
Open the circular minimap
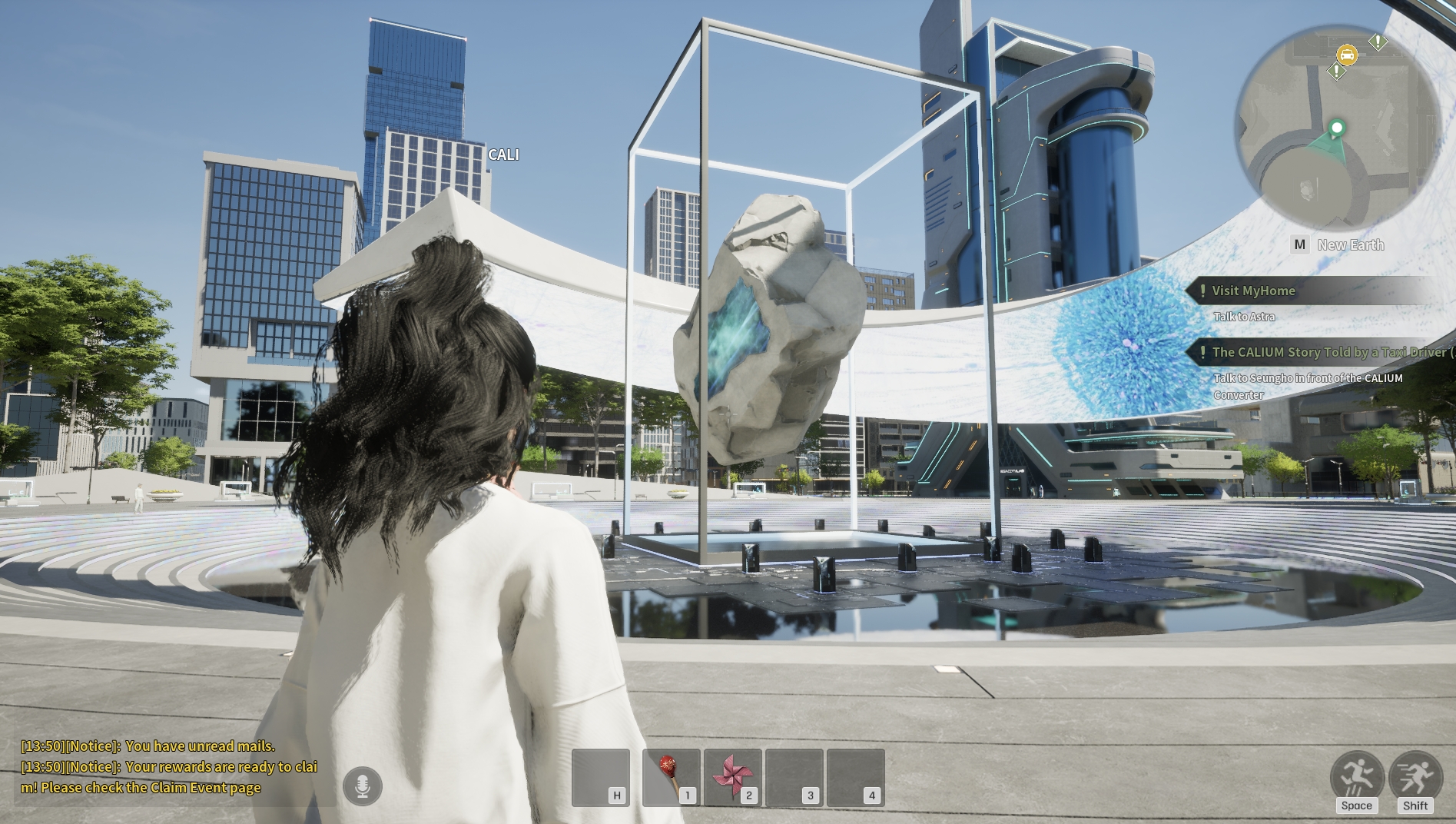[1337, 126]
